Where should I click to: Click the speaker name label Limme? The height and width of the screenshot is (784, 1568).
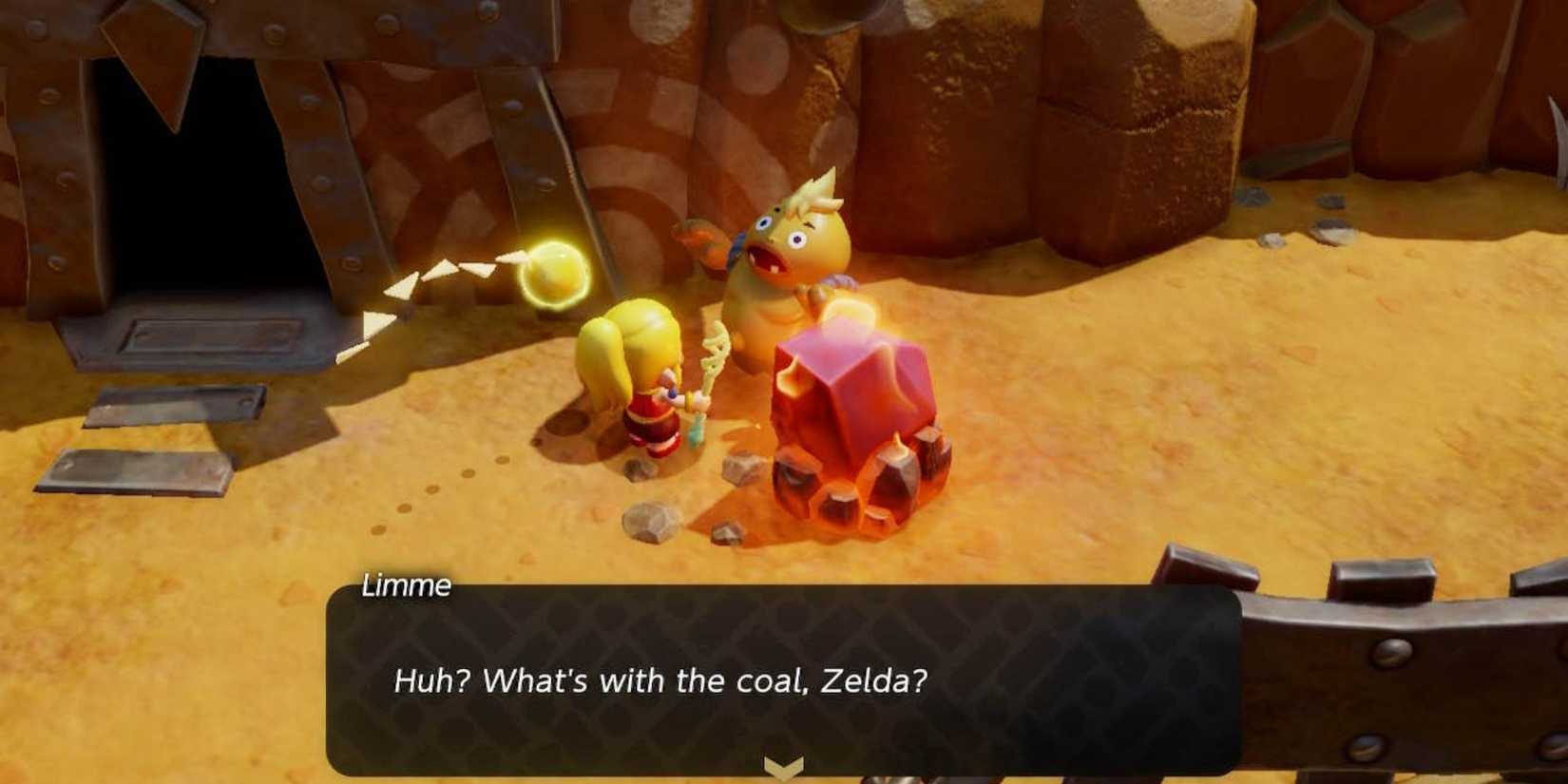[x=404, y=585]
